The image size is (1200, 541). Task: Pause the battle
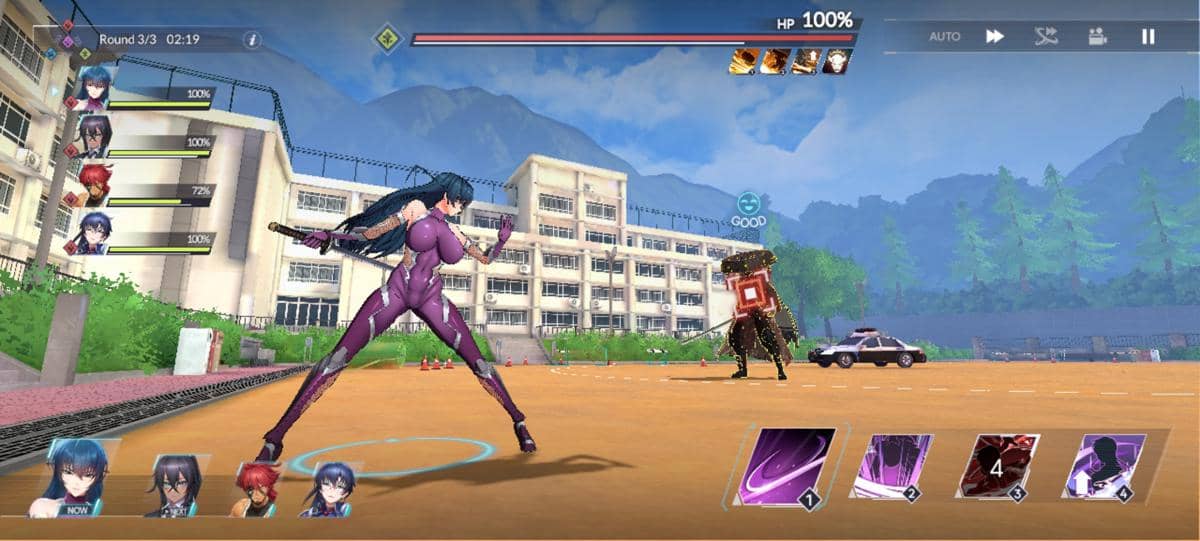1148,36
